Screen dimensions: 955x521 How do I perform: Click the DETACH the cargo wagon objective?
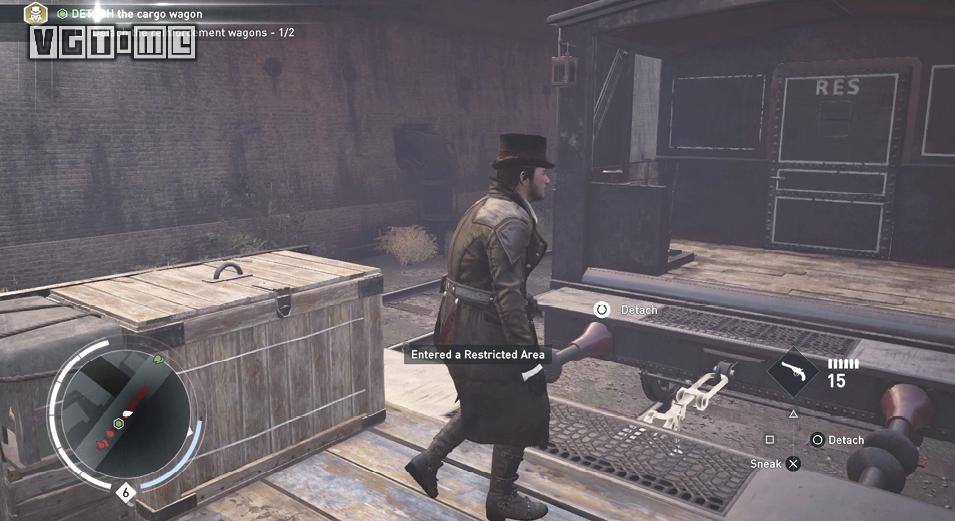click(137, 14)
